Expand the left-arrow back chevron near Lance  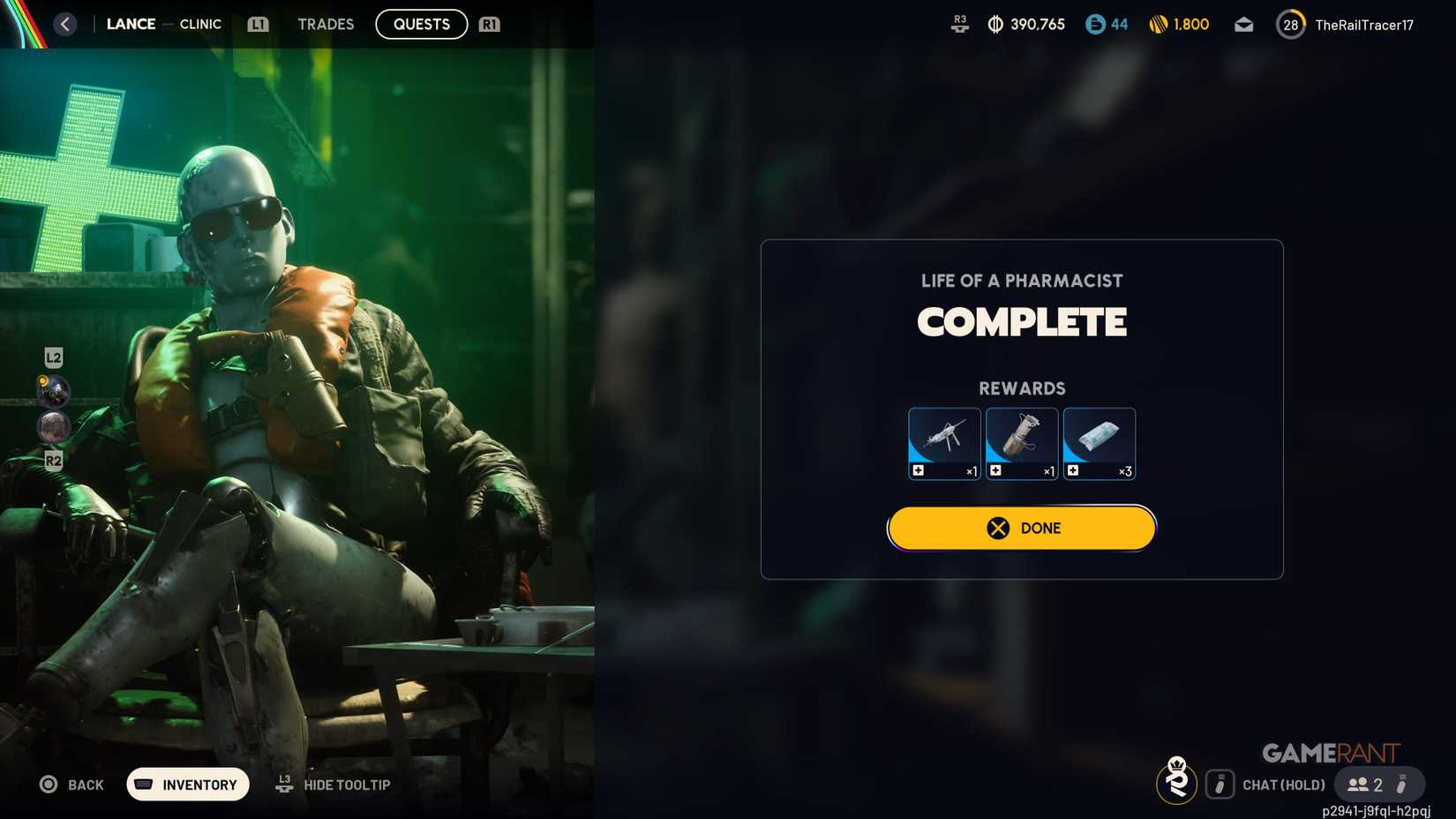pos(64,24)
